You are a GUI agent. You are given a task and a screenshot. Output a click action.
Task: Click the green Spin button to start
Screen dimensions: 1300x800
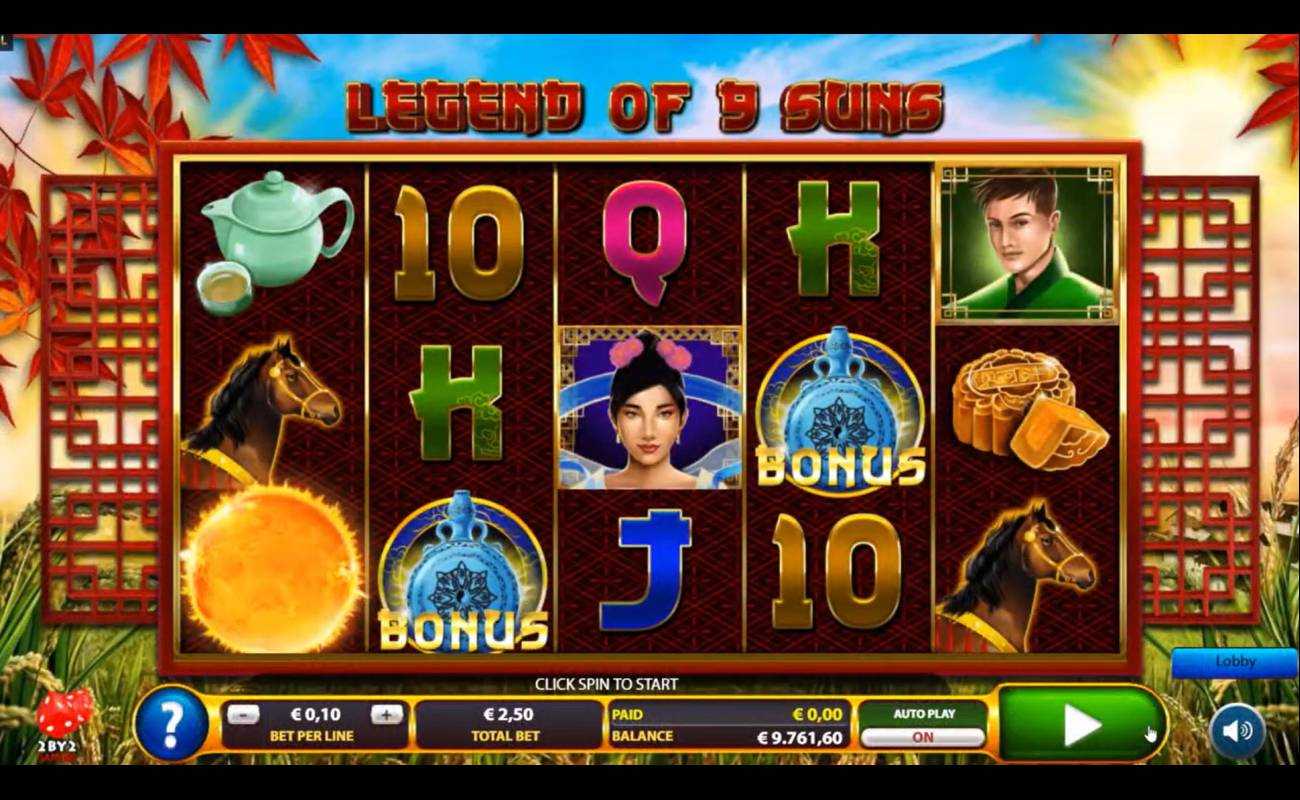1083,722
